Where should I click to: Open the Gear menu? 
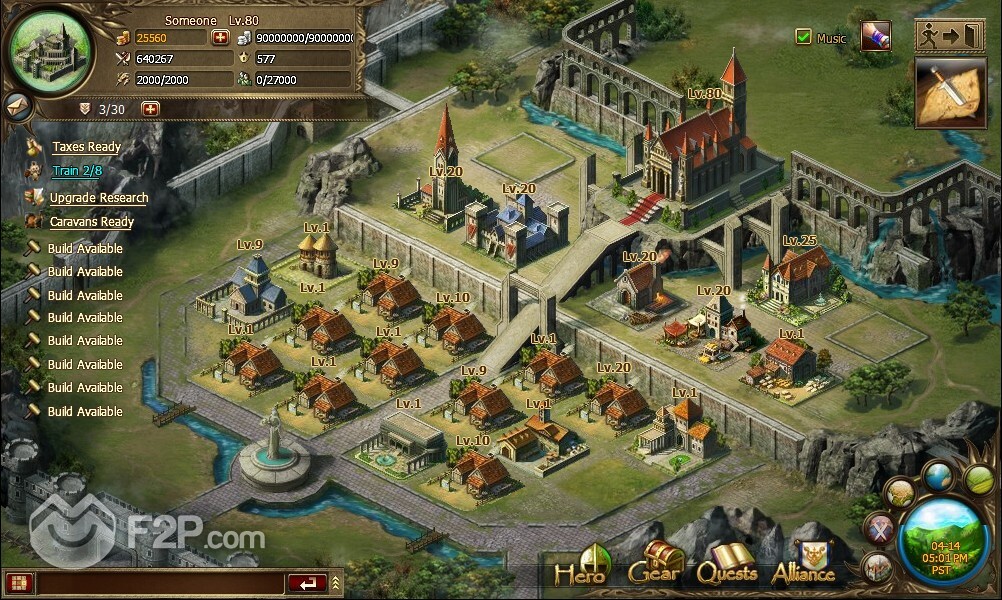pos(655,568)
